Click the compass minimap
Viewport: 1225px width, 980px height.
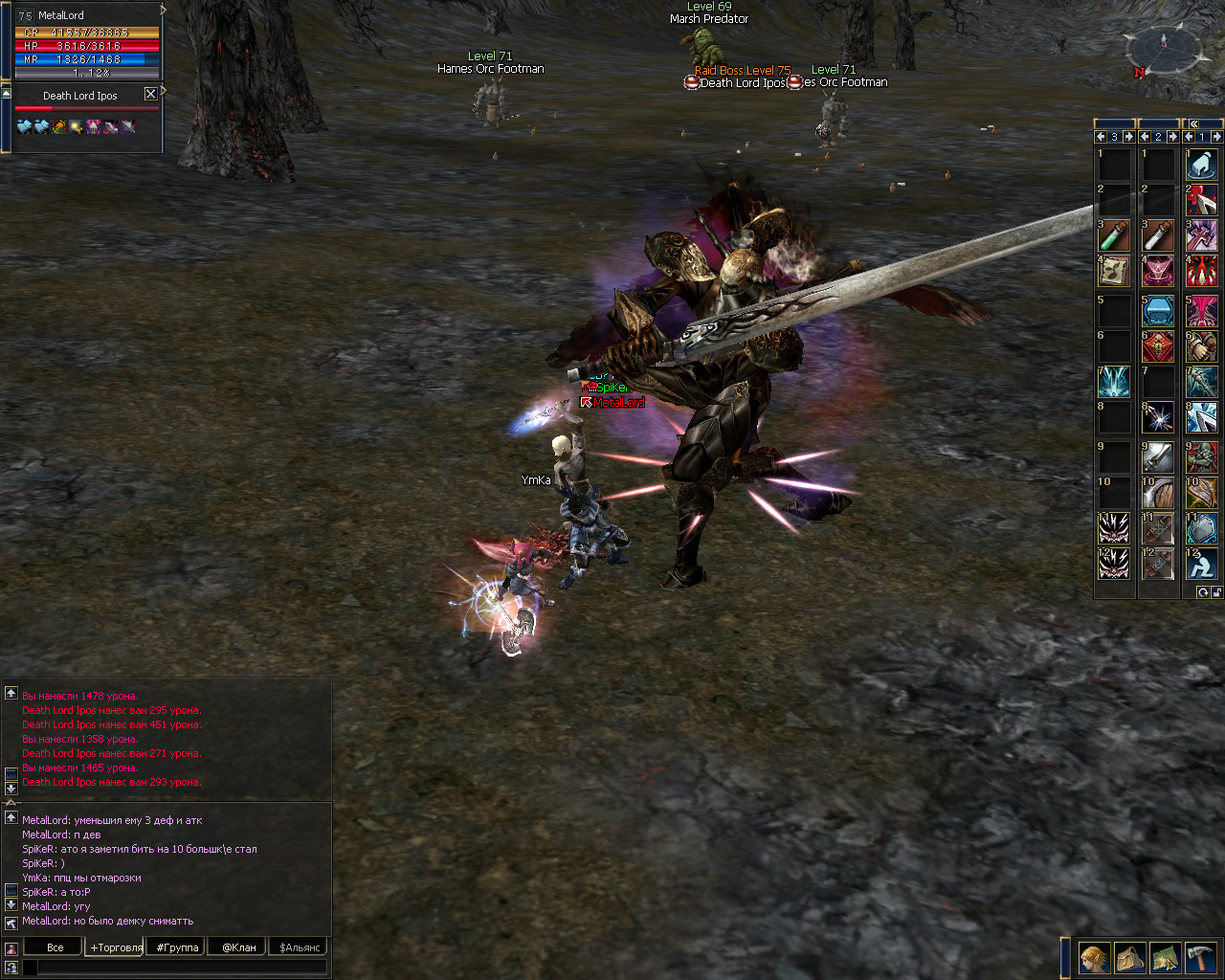[1163, 48]
